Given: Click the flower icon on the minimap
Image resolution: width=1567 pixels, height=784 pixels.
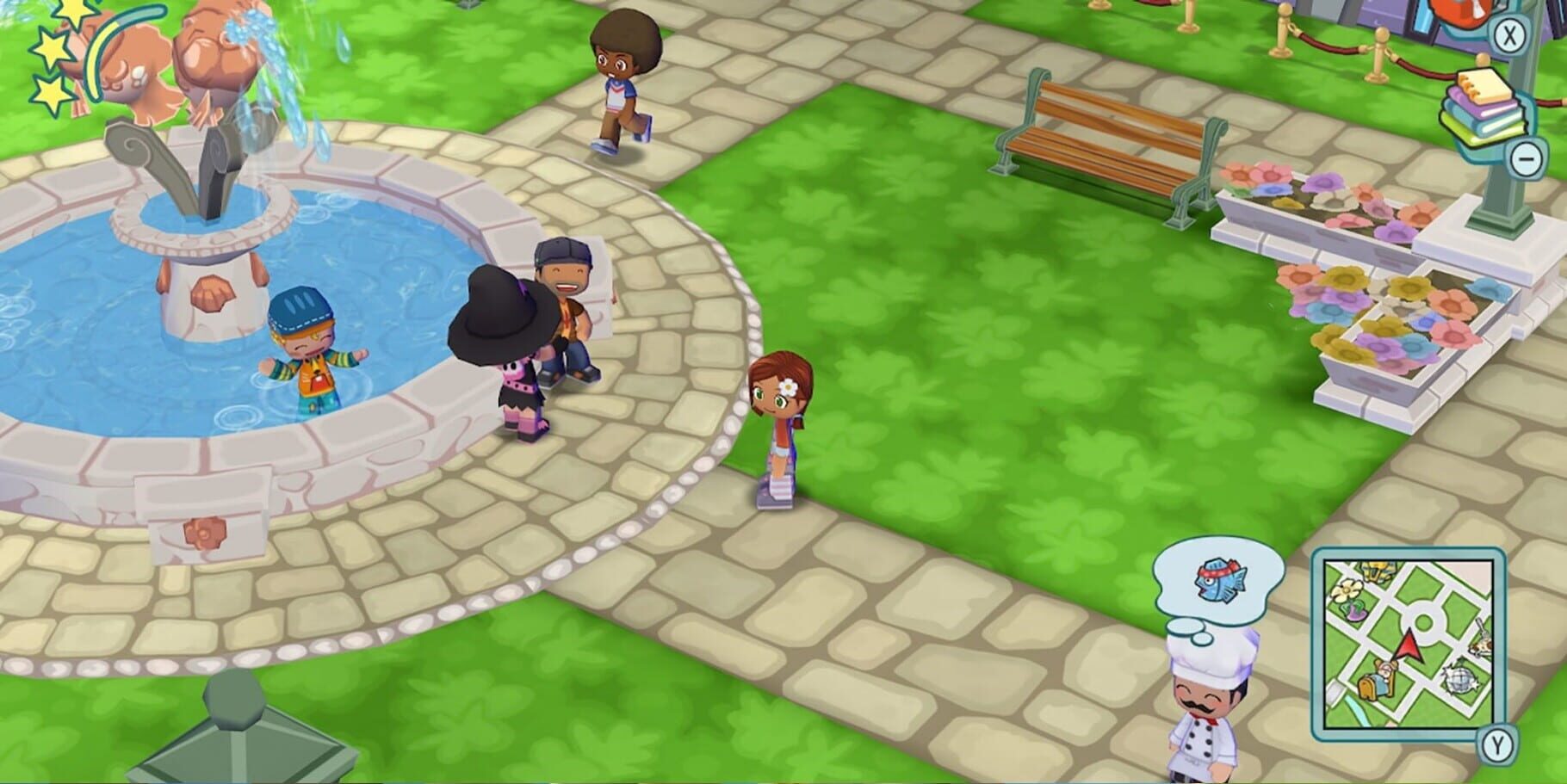Looking at the screenshot, I should tap(1345, 590).
